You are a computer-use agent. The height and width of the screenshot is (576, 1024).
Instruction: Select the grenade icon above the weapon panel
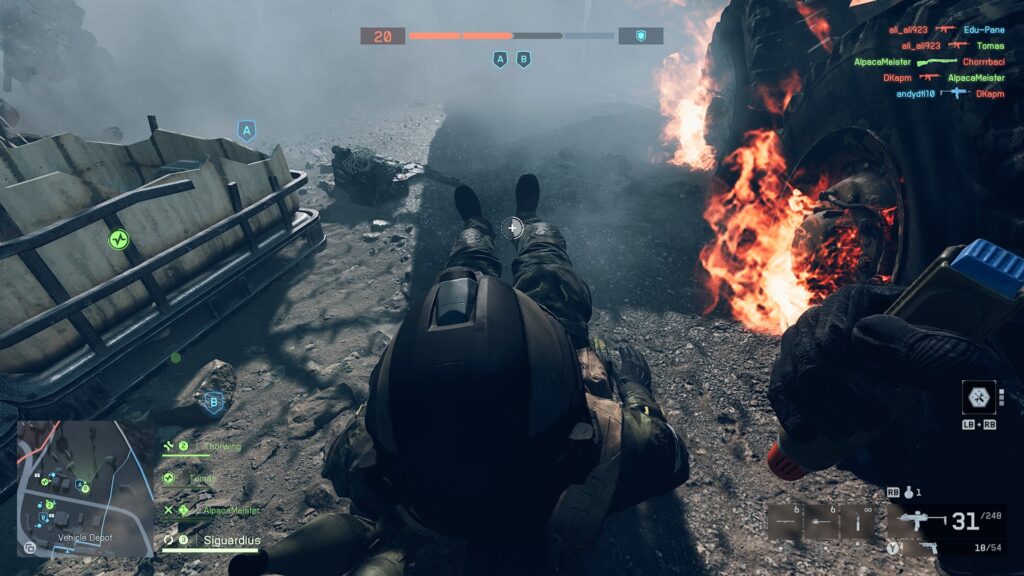click(909, 493)
